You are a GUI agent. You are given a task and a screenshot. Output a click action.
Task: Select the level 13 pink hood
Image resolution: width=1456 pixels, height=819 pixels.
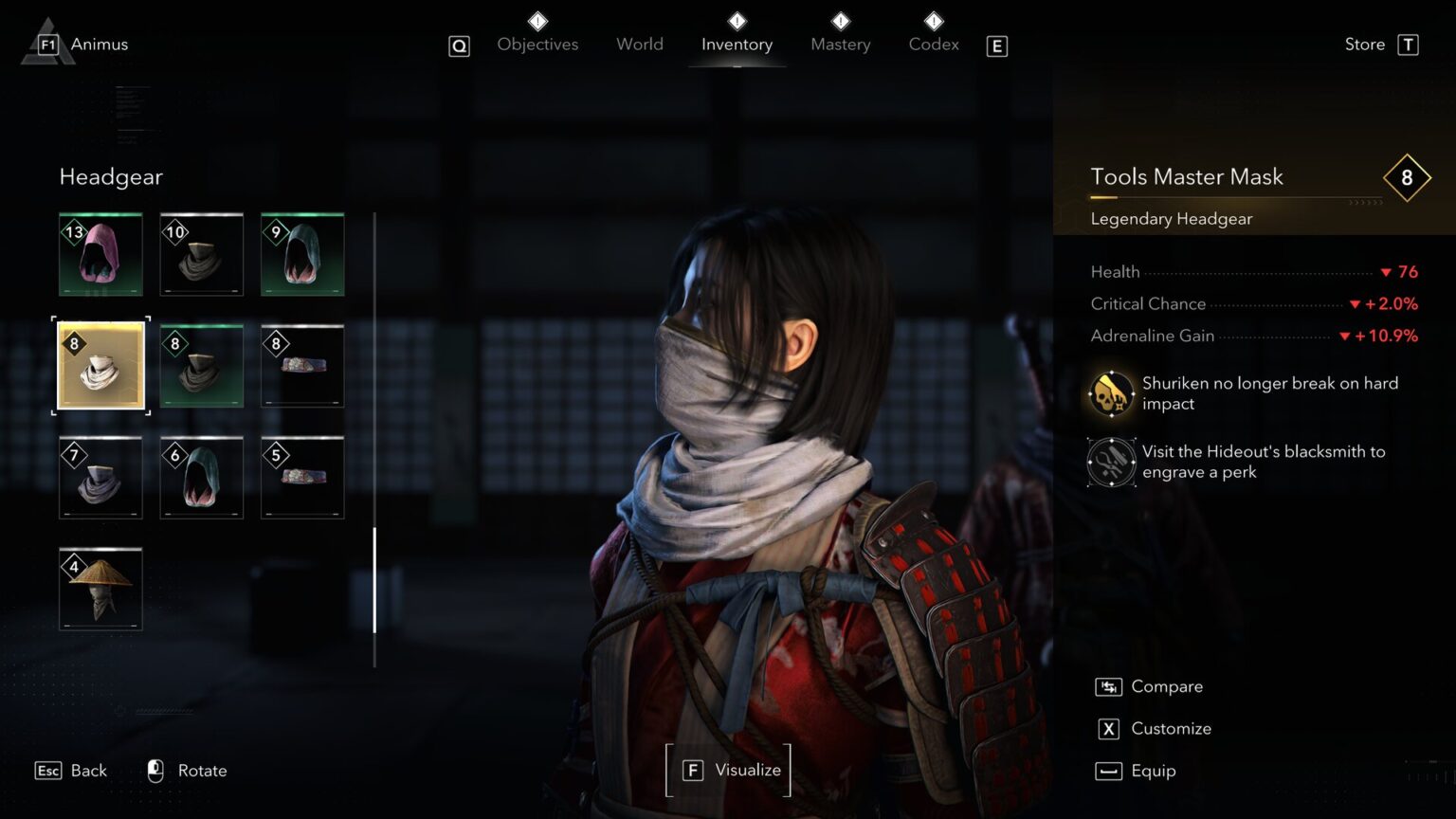pyautogui.click(x=100, y=254)
